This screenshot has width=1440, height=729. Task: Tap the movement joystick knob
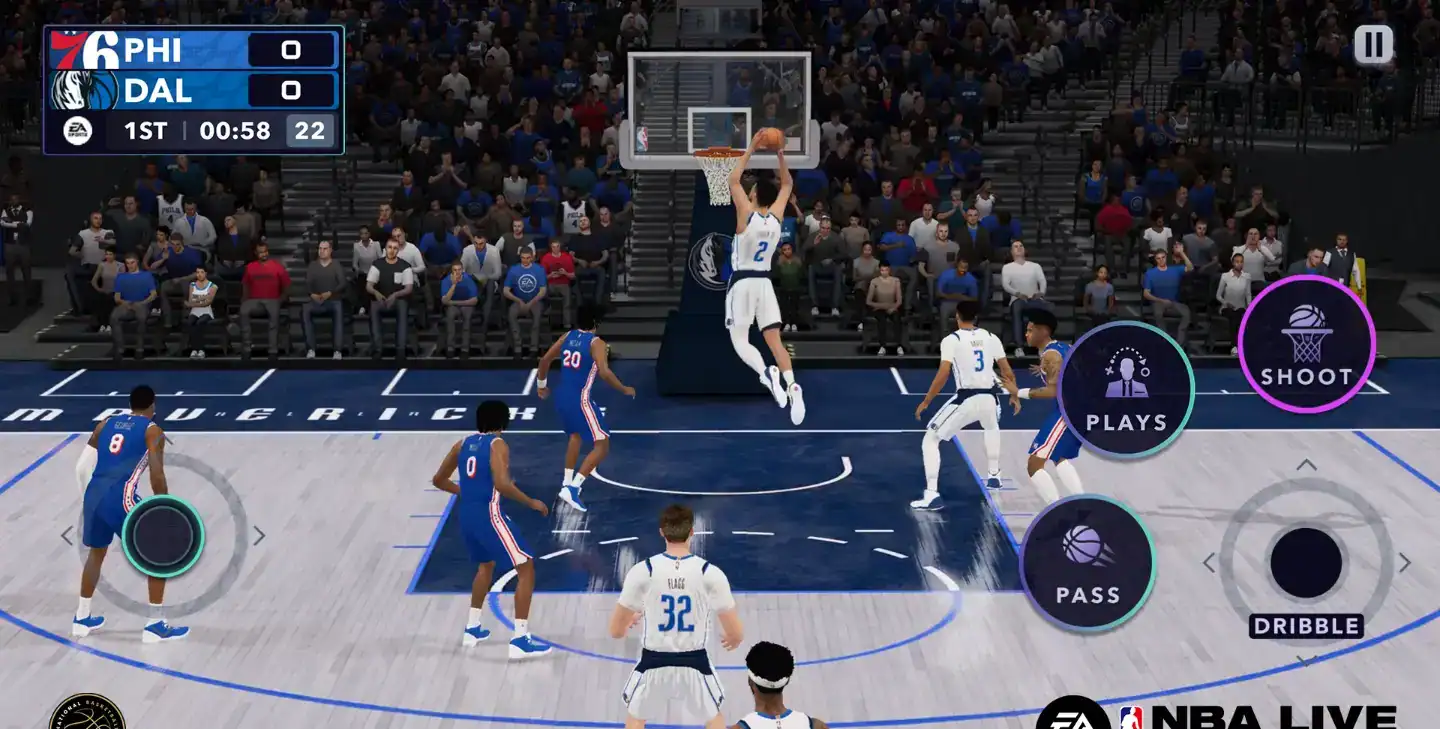[163, 536]
